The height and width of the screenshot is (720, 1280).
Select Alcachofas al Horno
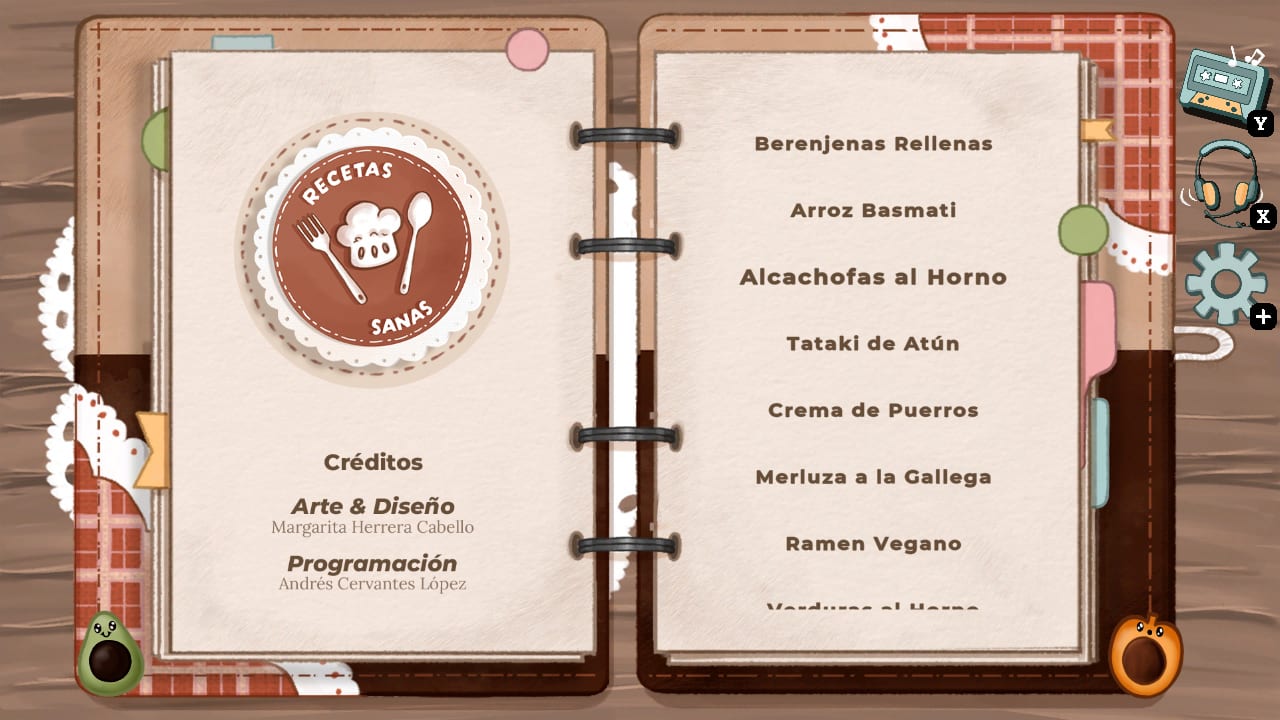coord(873,277)
